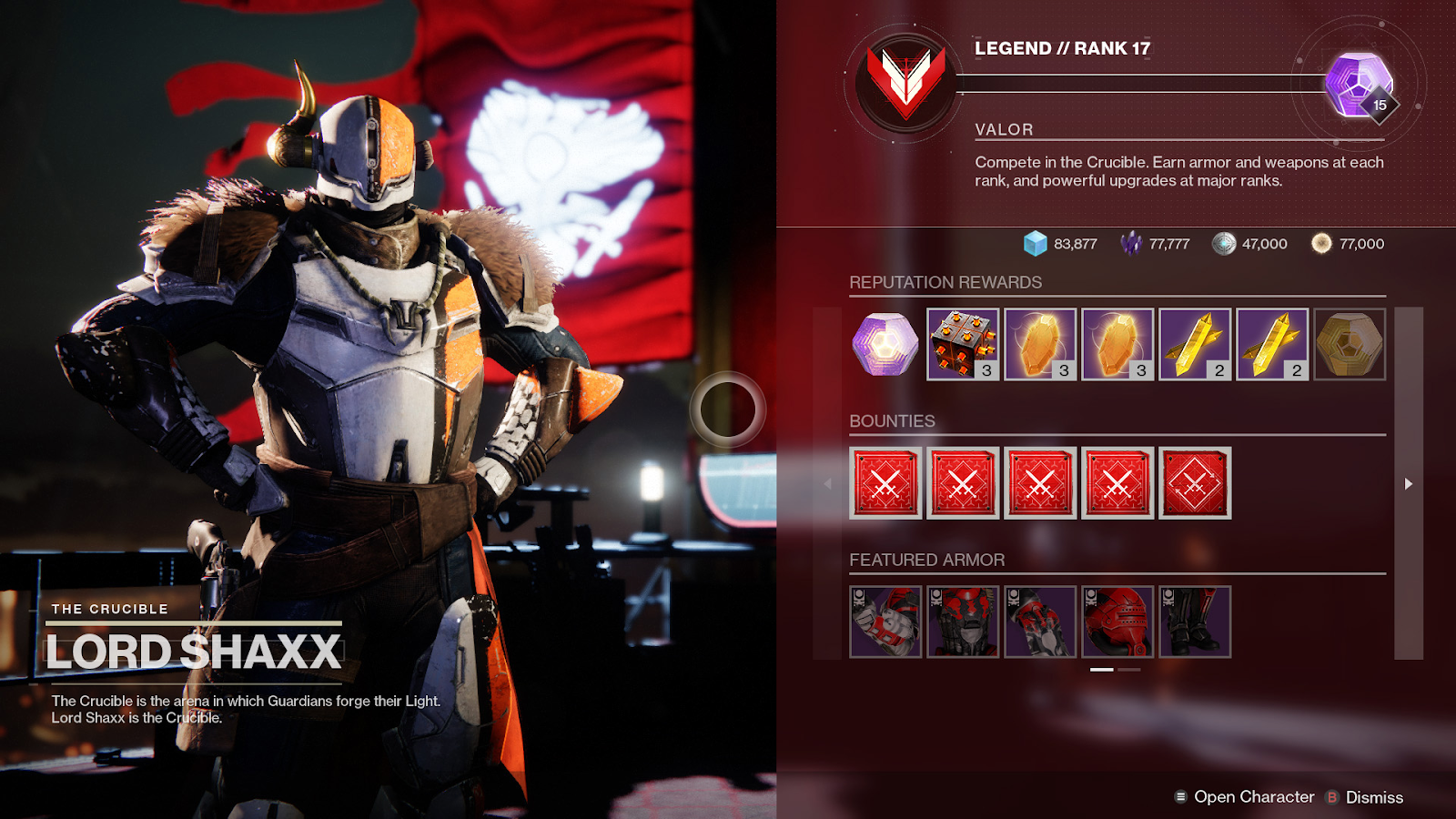This screenshot has height=819, width=1456.
Task: Pick the Upgrade Module reputation reward
Action: click(x=963, y=344)
